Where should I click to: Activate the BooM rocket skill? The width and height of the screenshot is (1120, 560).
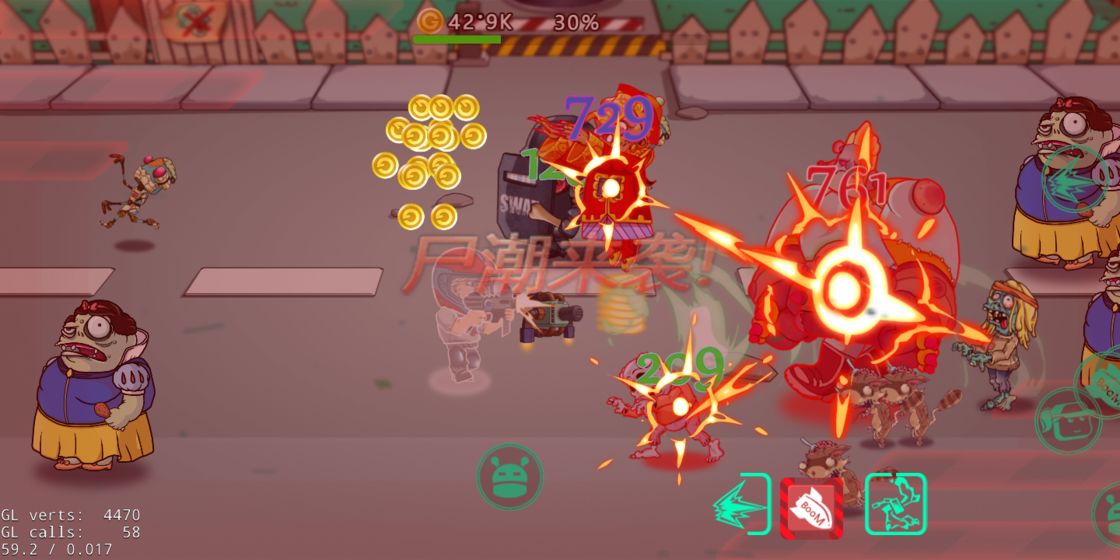pos(811,507)
